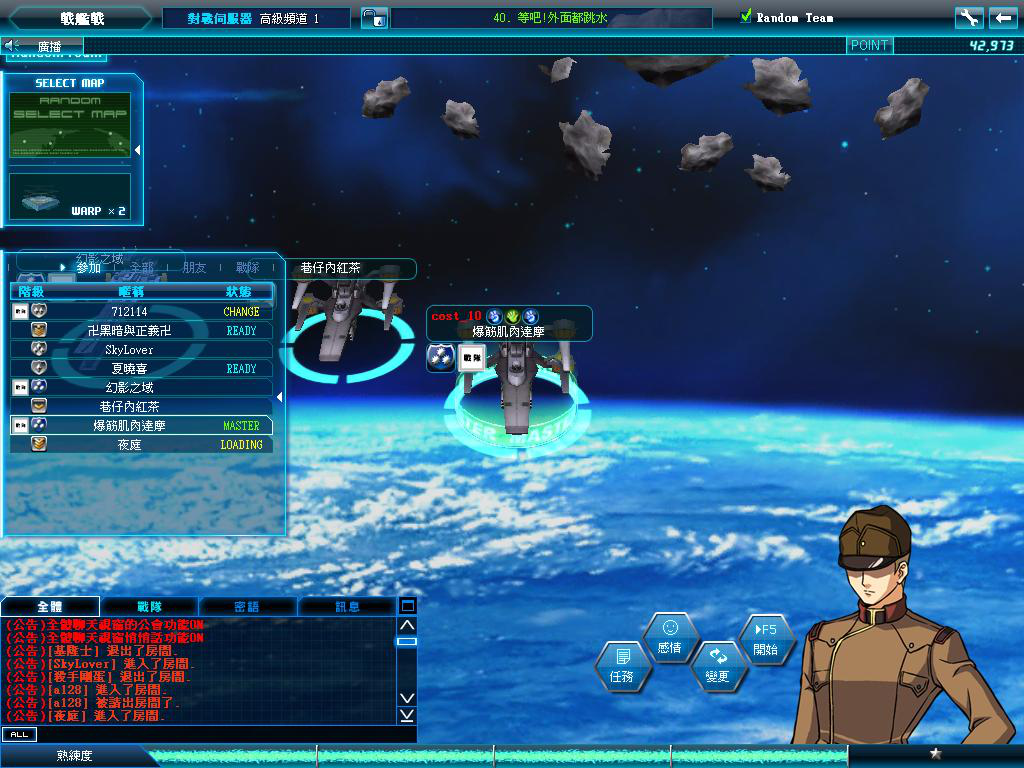Open settings with the wrench button
The image size is (1024, 768).
[968, 18]
